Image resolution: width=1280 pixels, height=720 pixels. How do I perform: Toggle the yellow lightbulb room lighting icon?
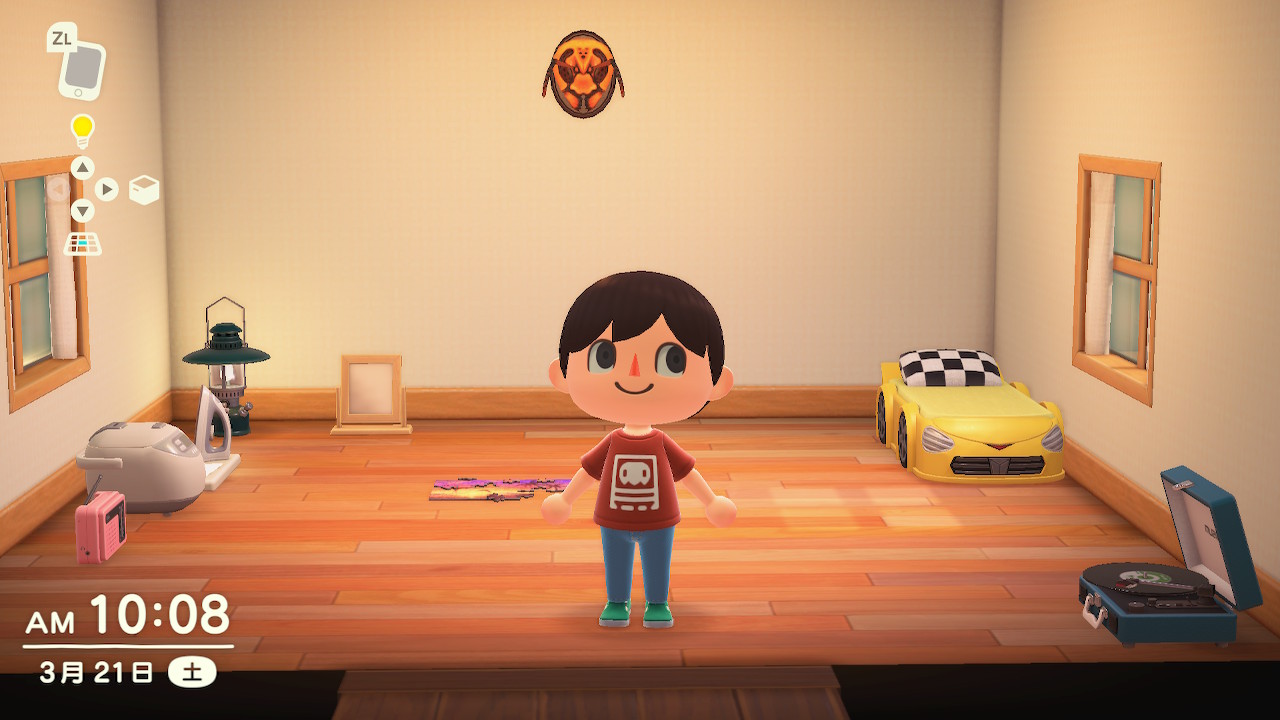click(82, 129)
